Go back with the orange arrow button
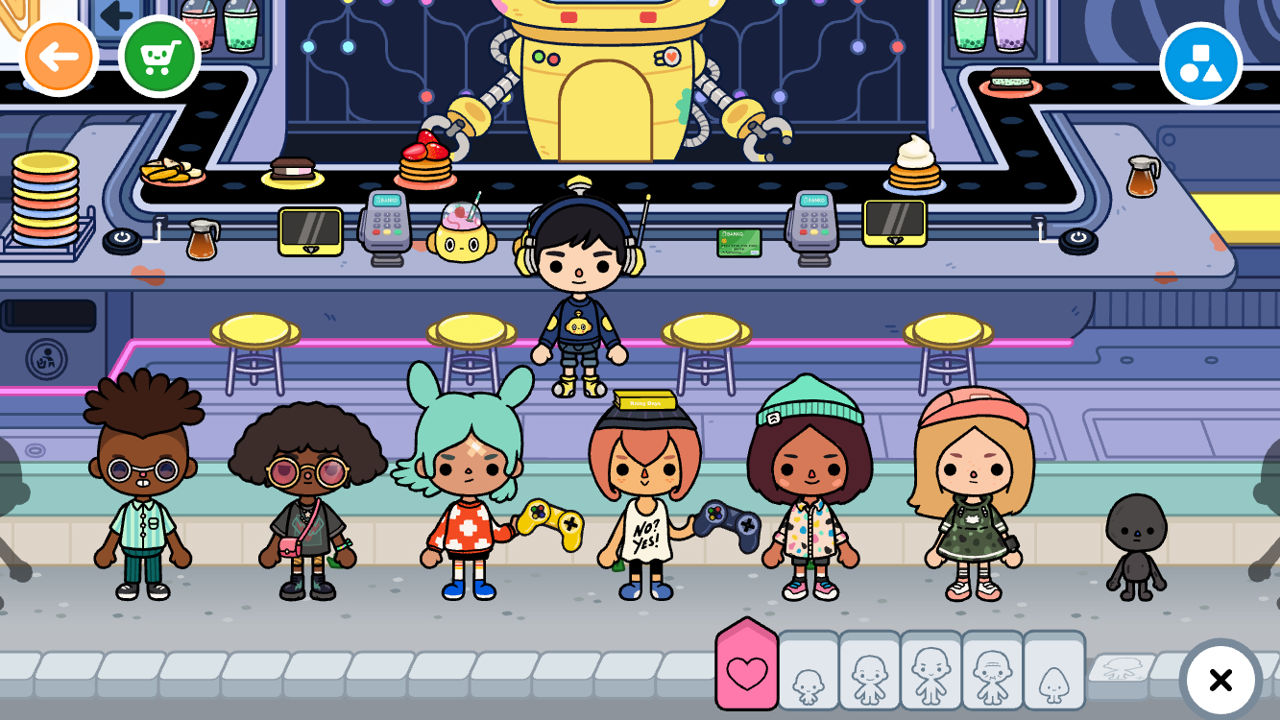 point(59,57)
